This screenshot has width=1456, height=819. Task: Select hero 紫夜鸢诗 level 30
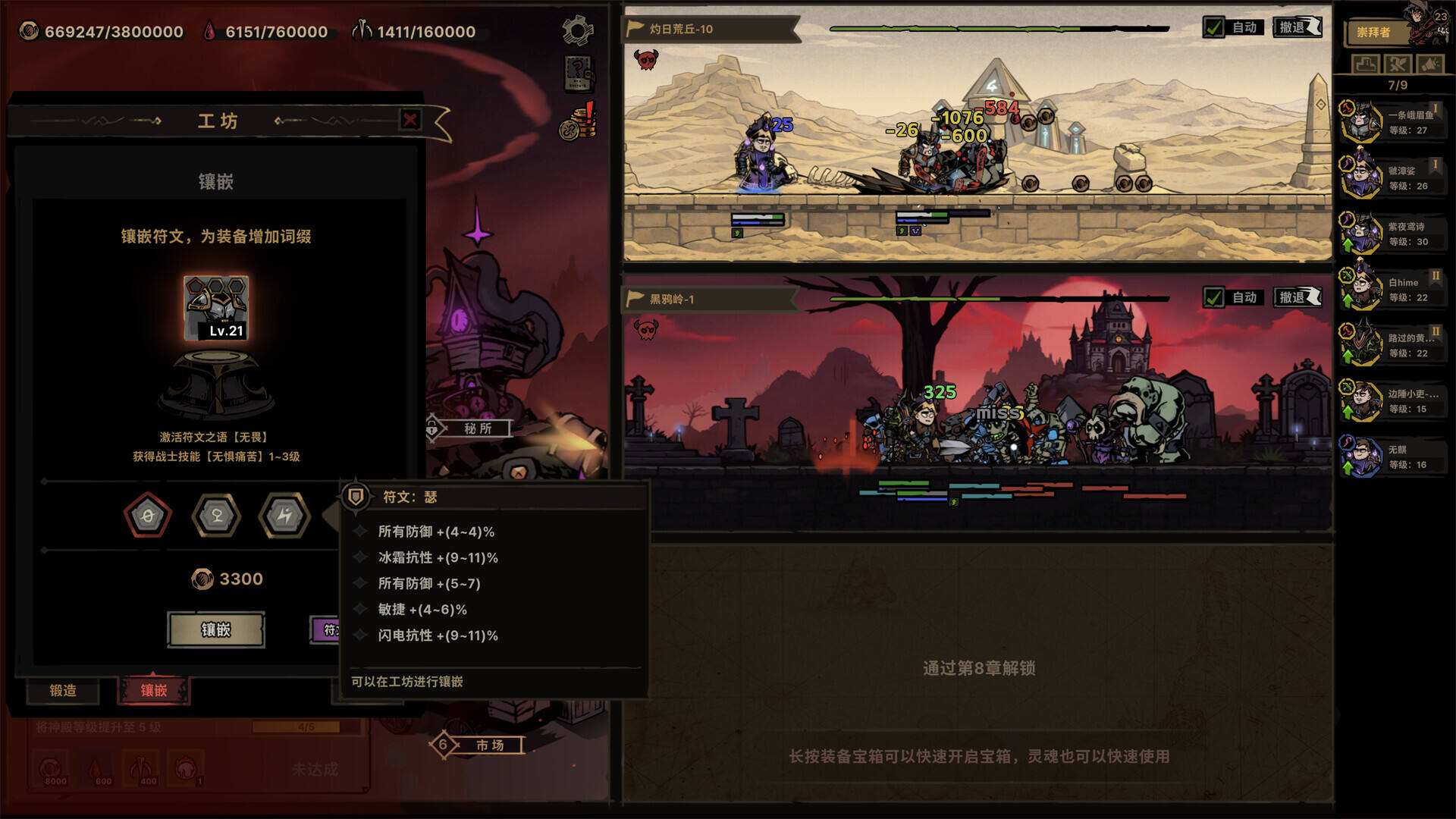1392,234
